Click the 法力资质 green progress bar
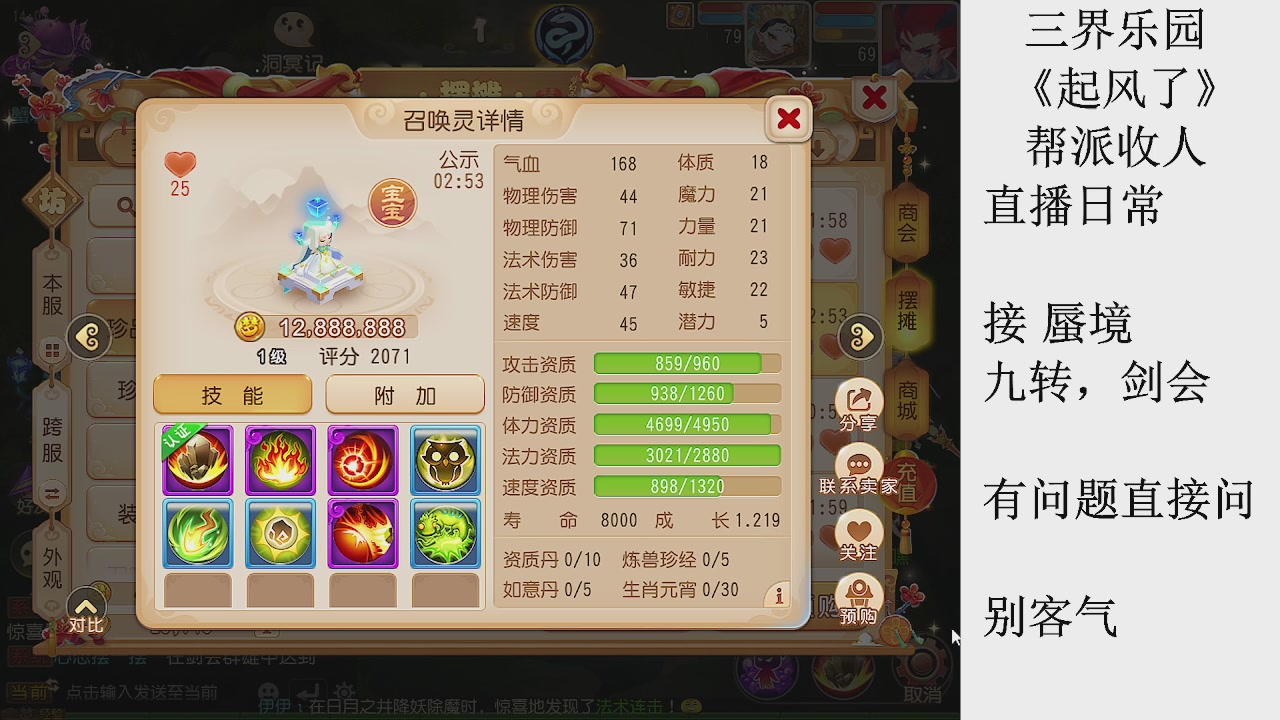The width and height of the screenshot is (1280, 720). pyautogui.click(x=686, y=455)
